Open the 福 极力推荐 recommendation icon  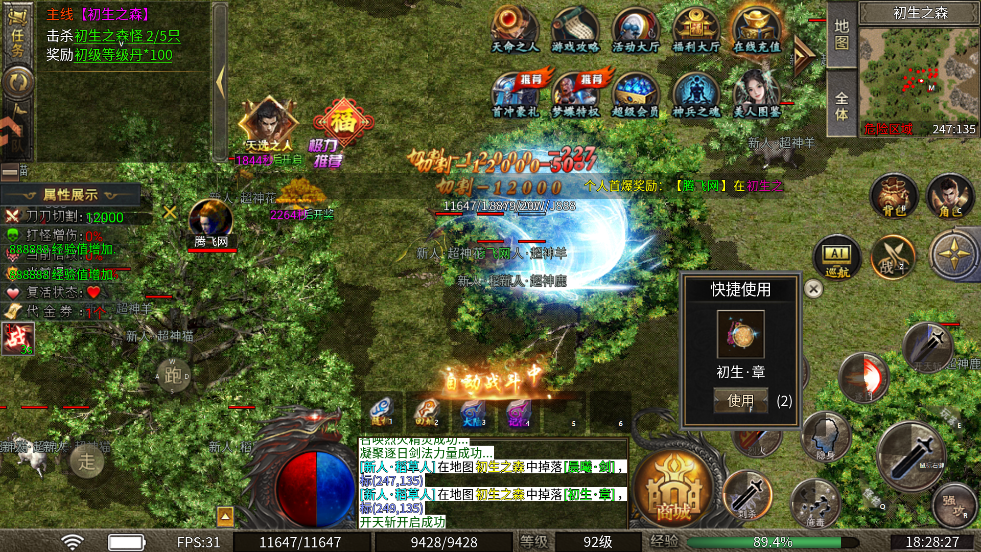click(343, 128)
